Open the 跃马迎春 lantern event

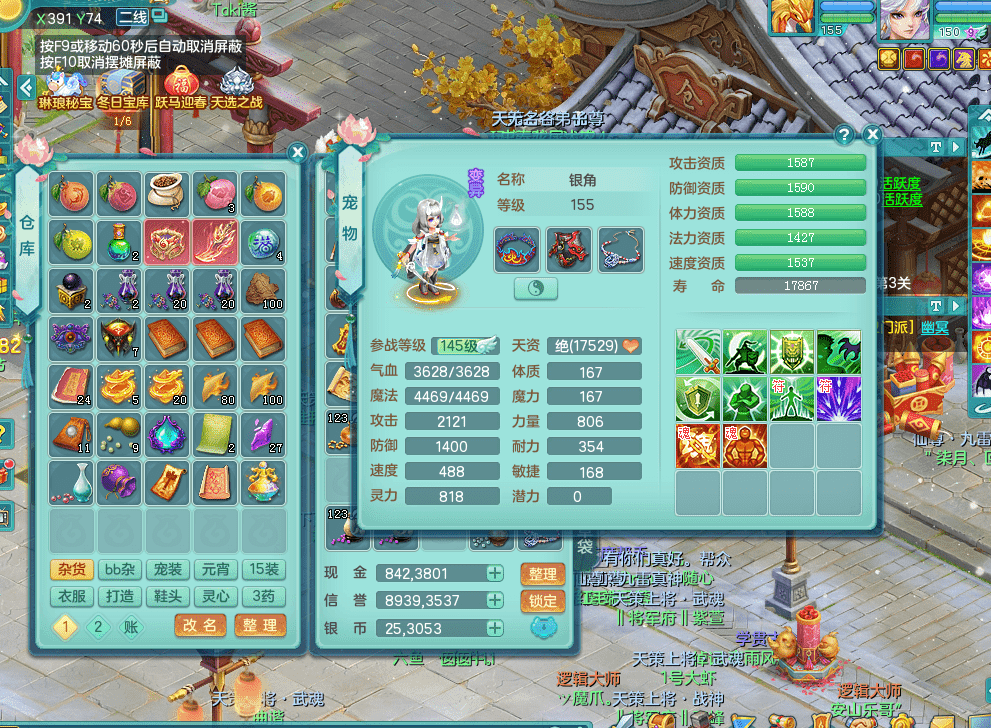click(x=181, y=84)
